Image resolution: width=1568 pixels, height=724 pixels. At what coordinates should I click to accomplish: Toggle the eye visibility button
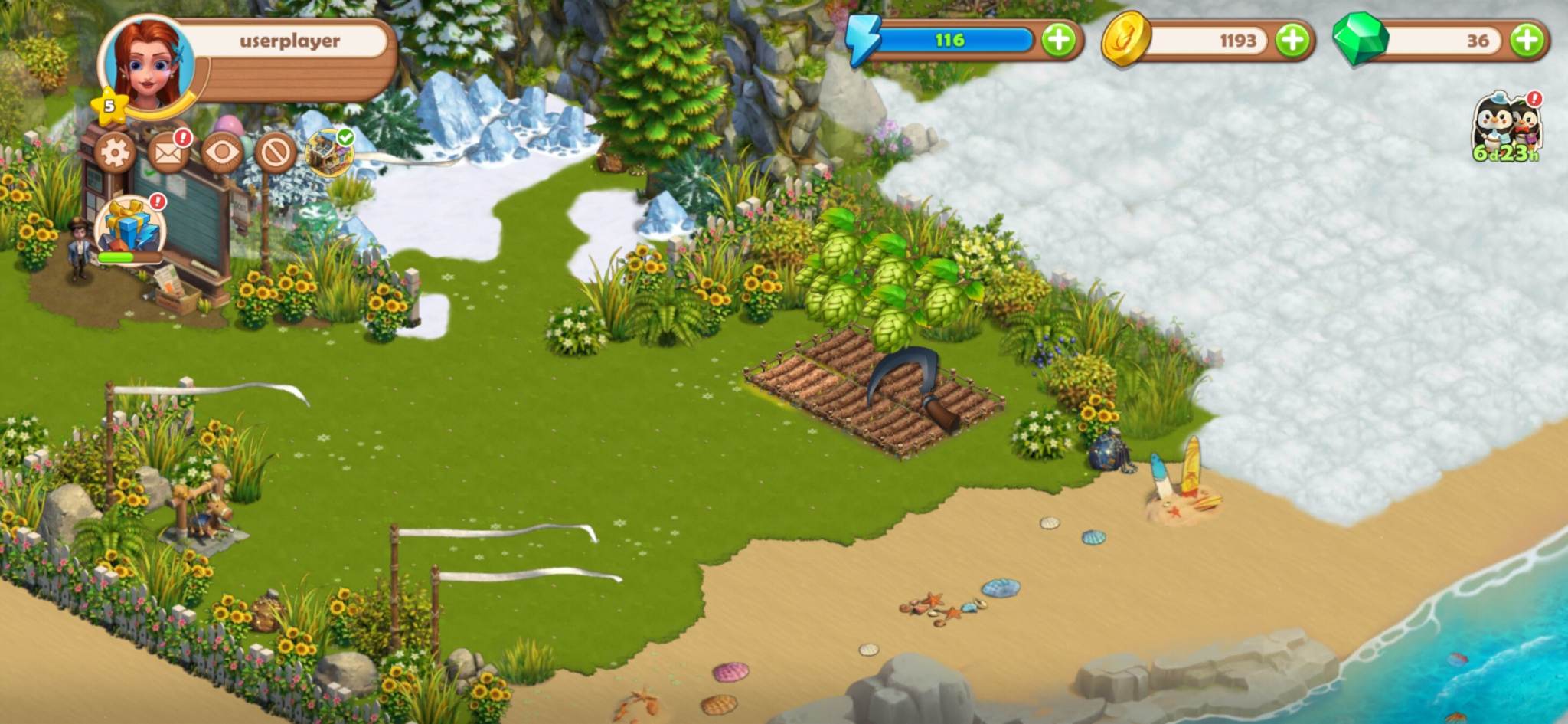coord(222,152)
